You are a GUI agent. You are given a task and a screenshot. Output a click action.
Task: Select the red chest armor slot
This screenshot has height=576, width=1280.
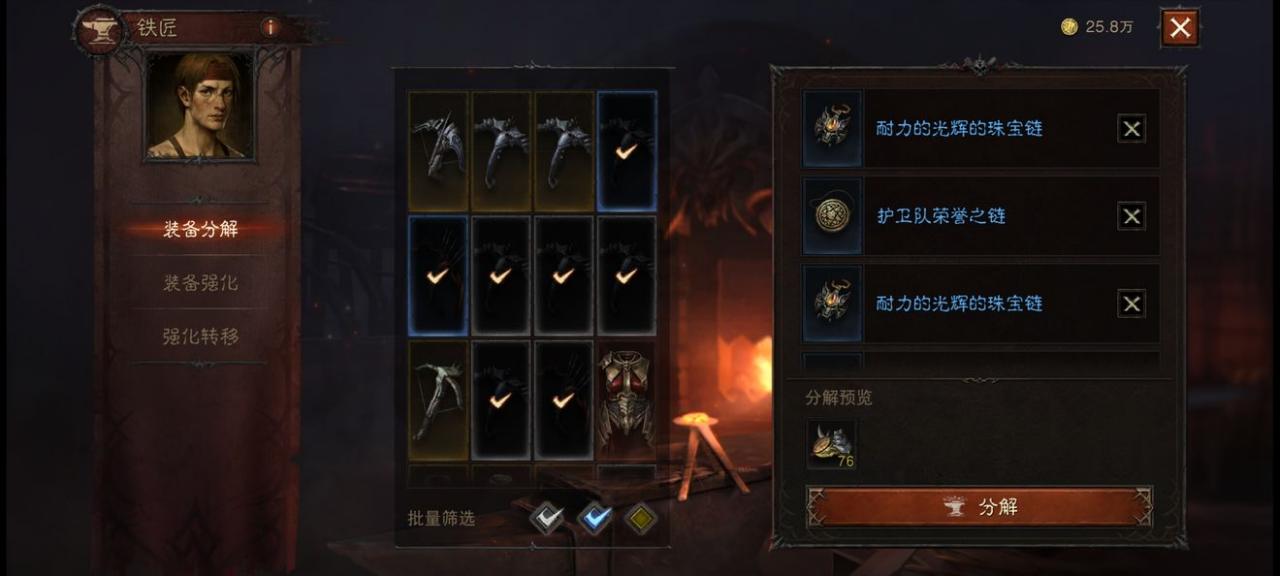[627, 399]
